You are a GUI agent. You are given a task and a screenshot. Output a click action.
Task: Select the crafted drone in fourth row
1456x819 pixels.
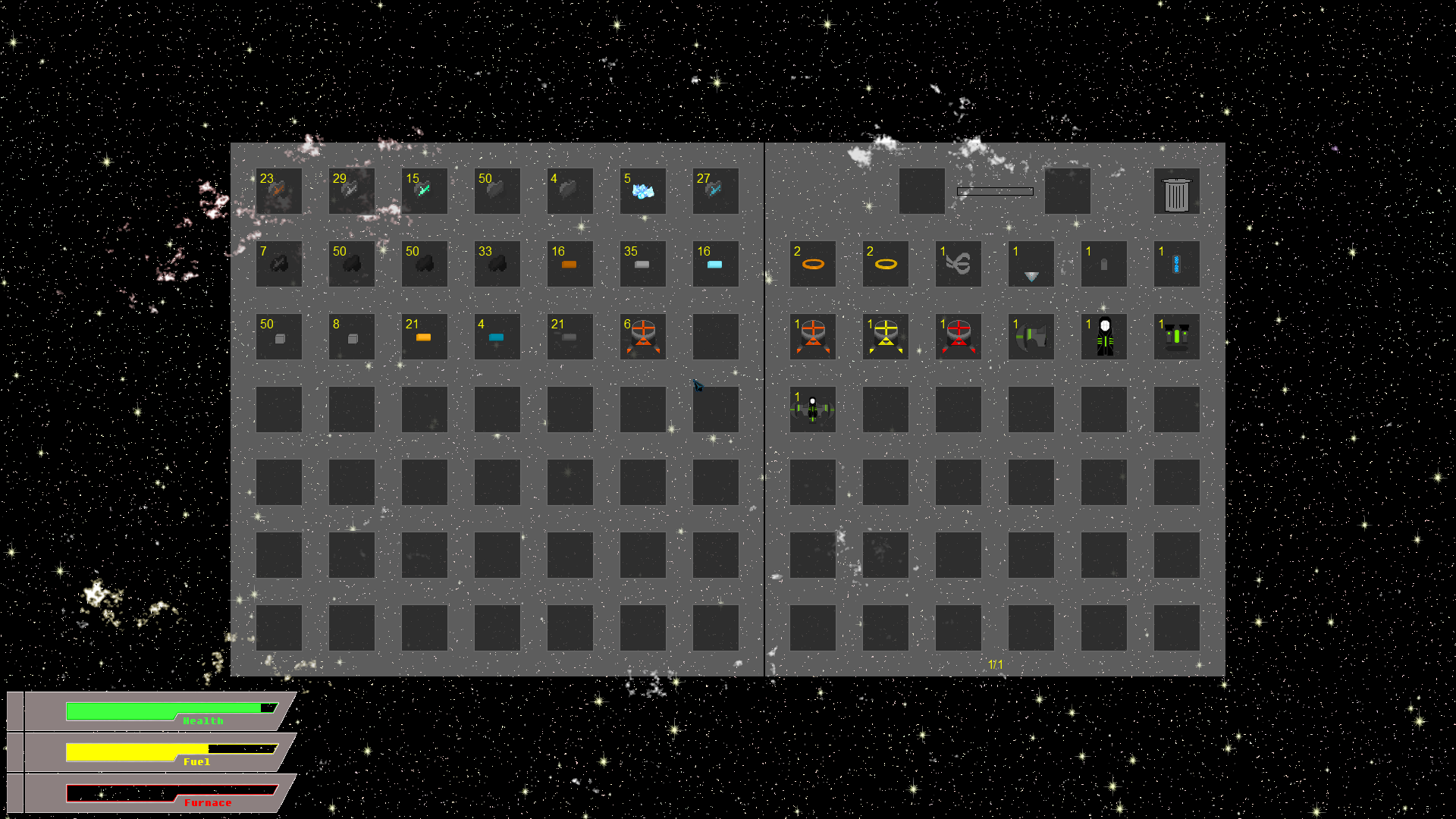coord(812,409)
